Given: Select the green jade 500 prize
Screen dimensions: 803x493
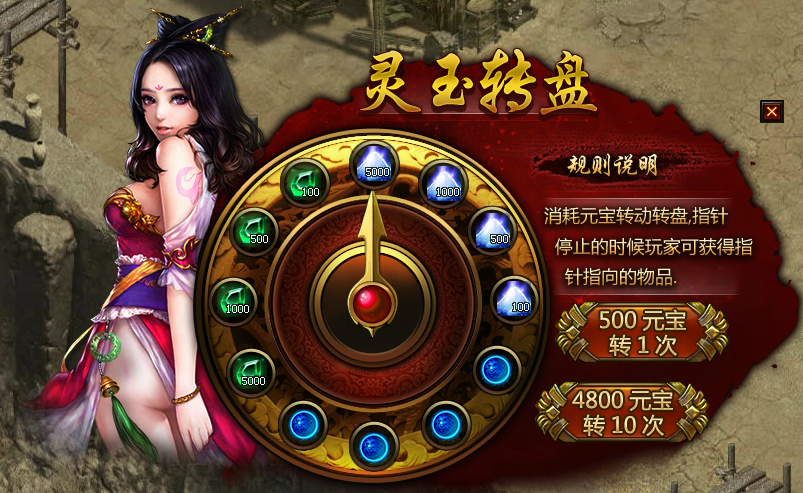Looking at the screenshot, I should pyautogui.click(x=254, y=229).
